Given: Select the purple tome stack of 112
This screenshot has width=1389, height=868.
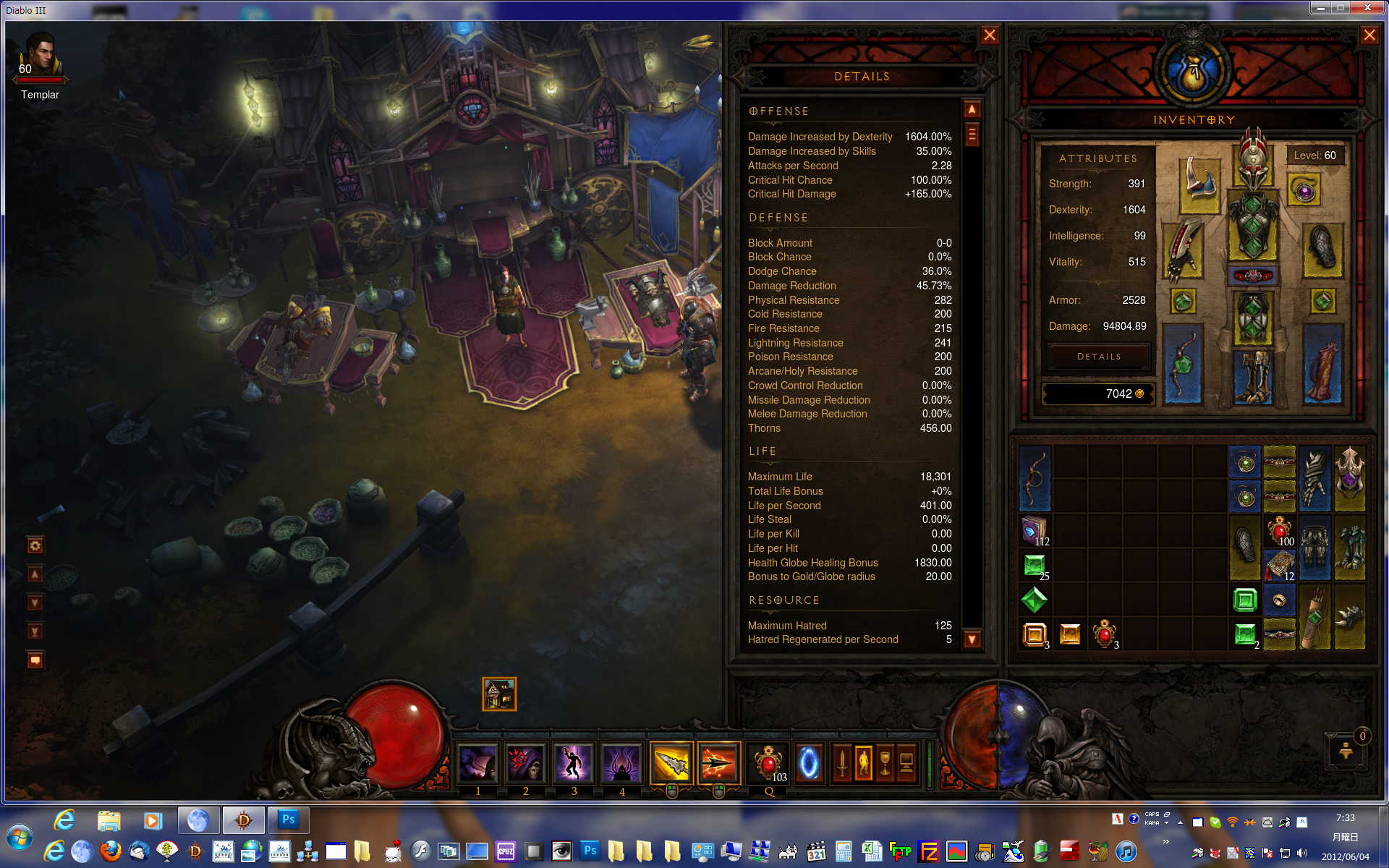Looking at the screenshot, I should pyautogui.click(x=1035, y=530).
